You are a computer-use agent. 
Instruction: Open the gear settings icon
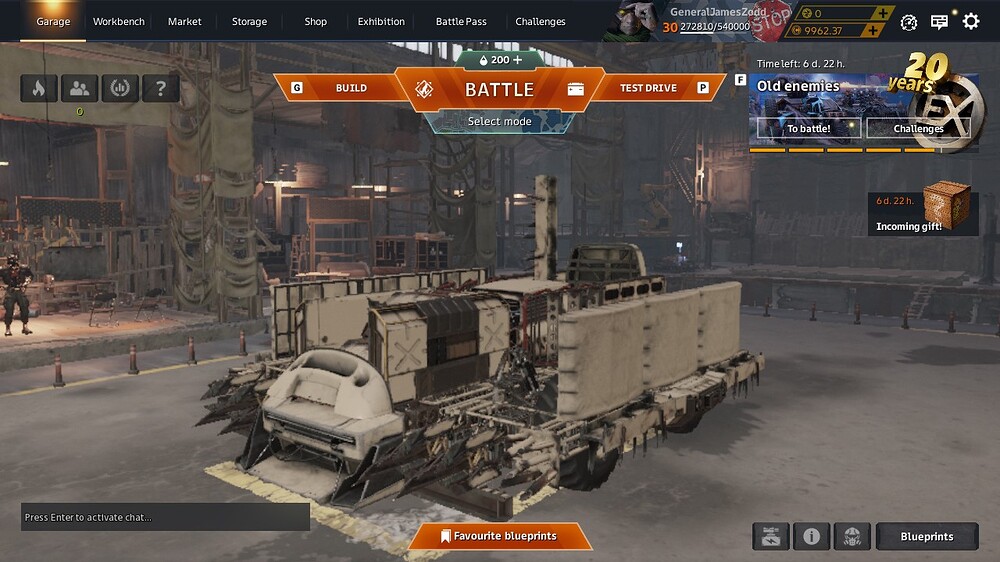(x=971, y=21)
